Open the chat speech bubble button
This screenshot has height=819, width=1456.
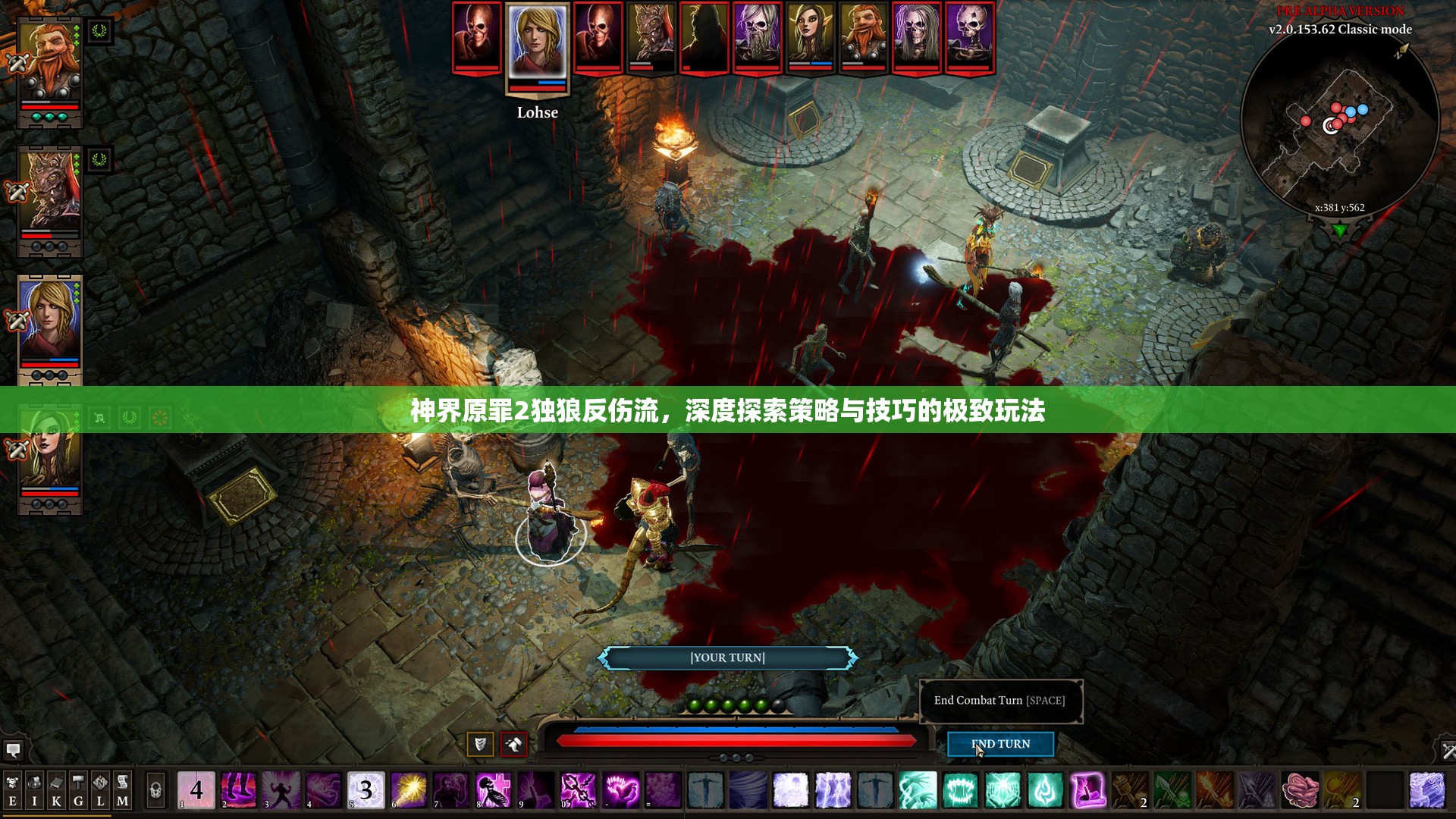point(13,751)
